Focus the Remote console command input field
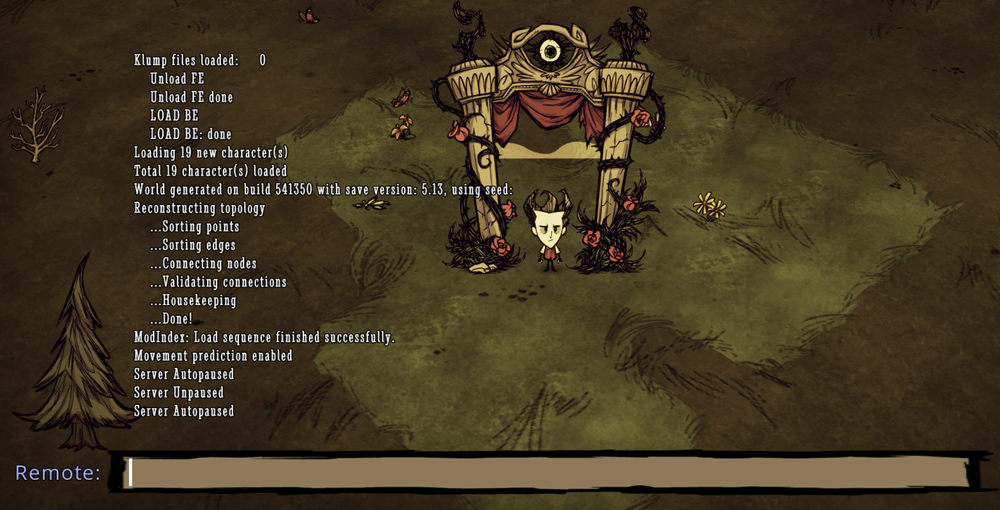Screen dimensions: 1000x510 (547, 473)
